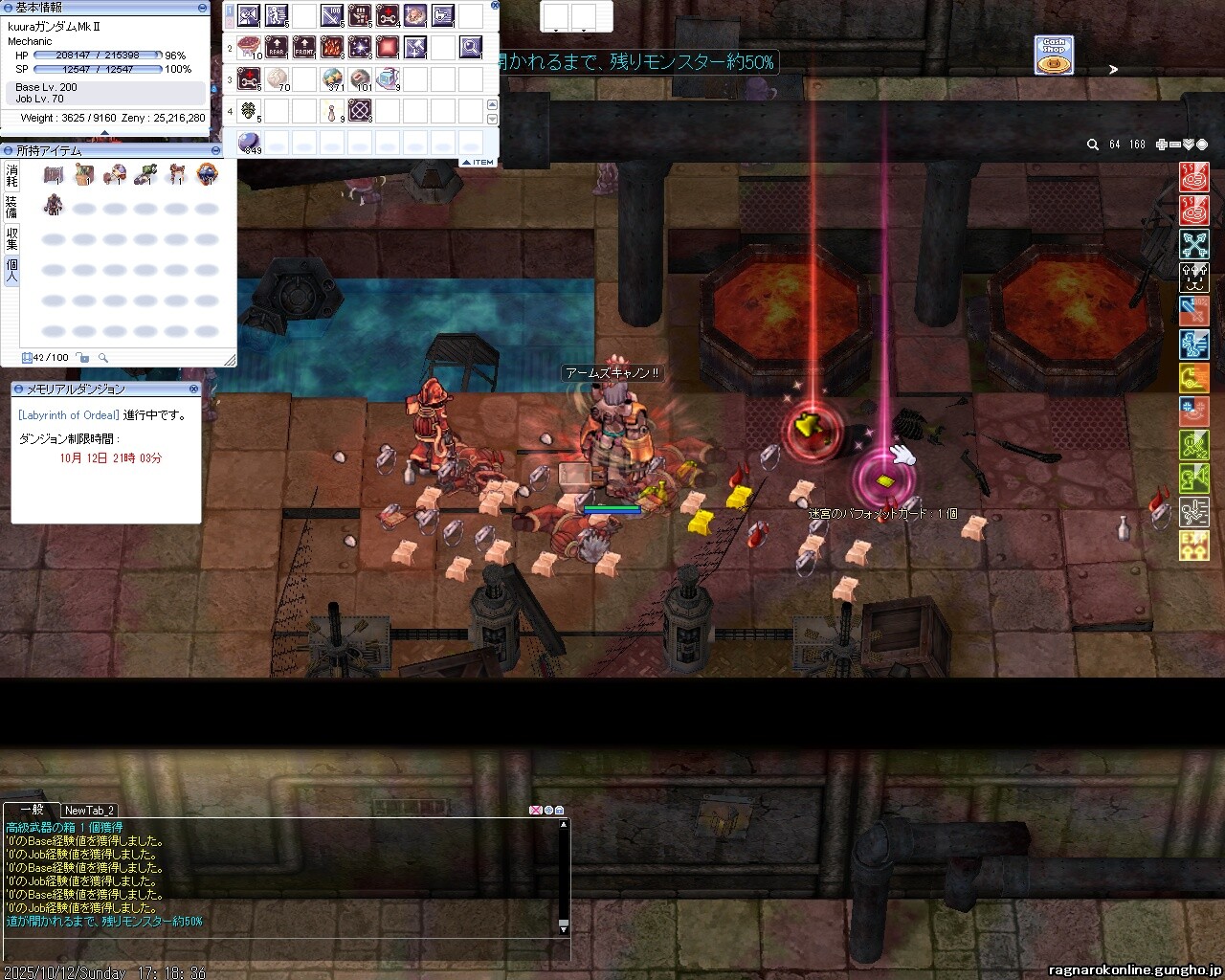
Task: Search items with inventory magnifier icon
Action: (x=103, y=358)
